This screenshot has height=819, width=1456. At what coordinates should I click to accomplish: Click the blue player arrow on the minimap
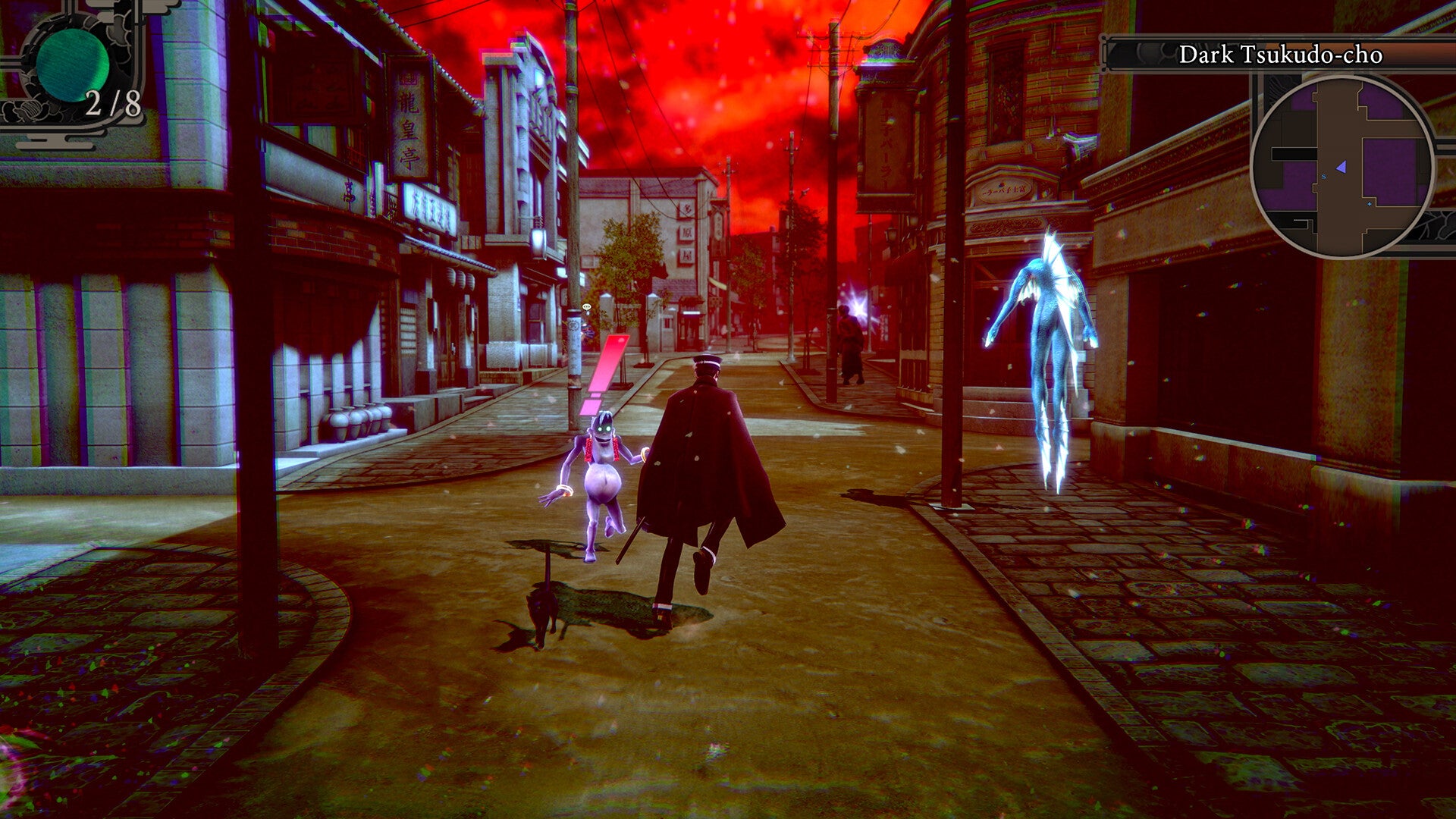pyautogui.click(x=1341, y=167)
